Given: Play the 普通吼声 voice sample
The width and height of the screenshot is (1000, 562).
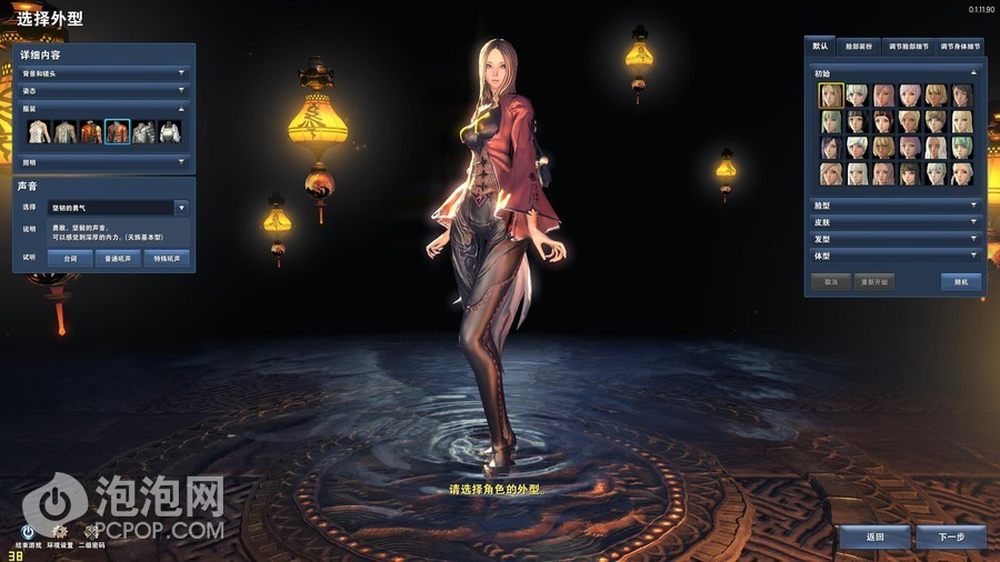Looking at the screenshot, I should coord(117,258).
